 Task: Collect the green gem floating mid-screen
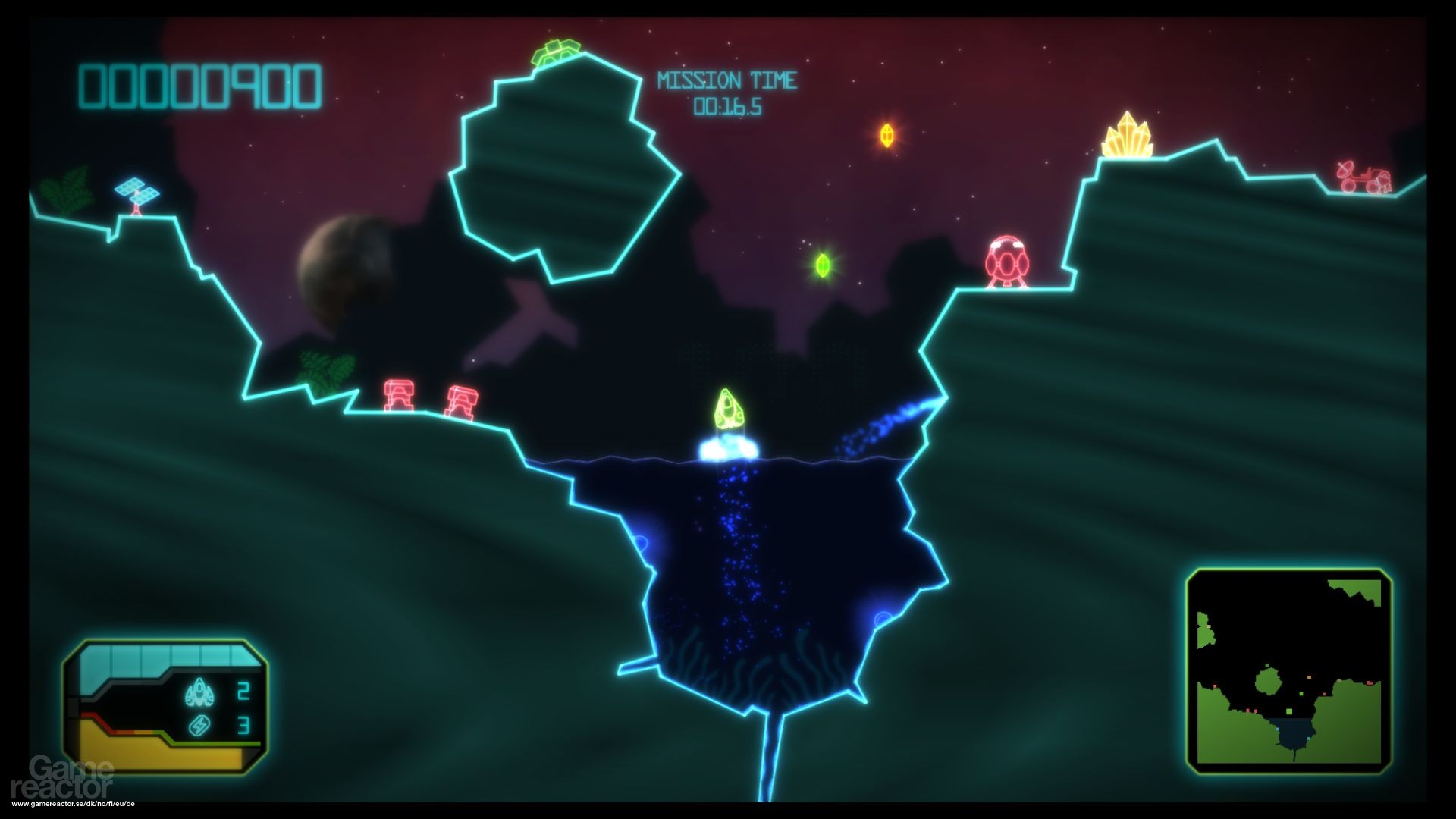pyautogui.click(x=821, y=264)
